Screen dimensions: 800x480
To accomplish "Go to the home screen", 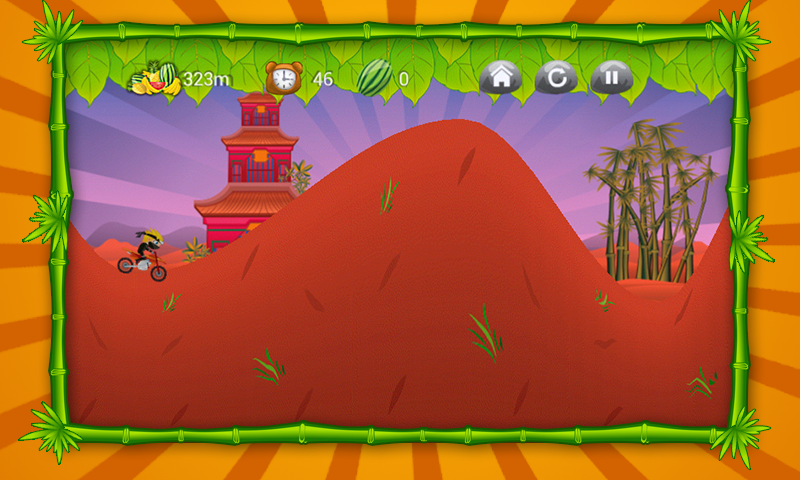I will pyautogui.click(x=501, y=76).
